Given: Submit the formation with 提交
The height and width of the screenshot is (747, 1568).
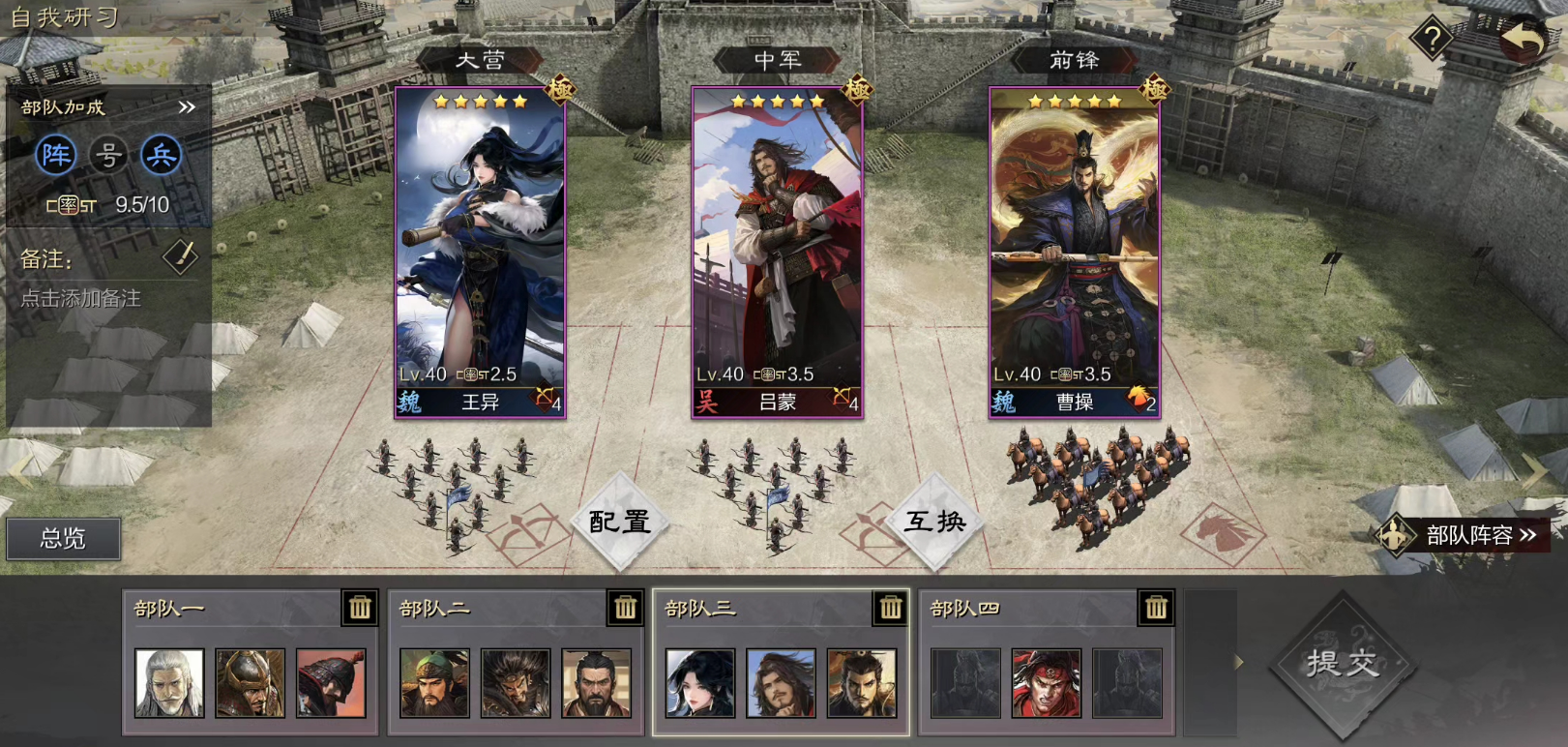Looking at the screenshot, I should point(1342,663).
